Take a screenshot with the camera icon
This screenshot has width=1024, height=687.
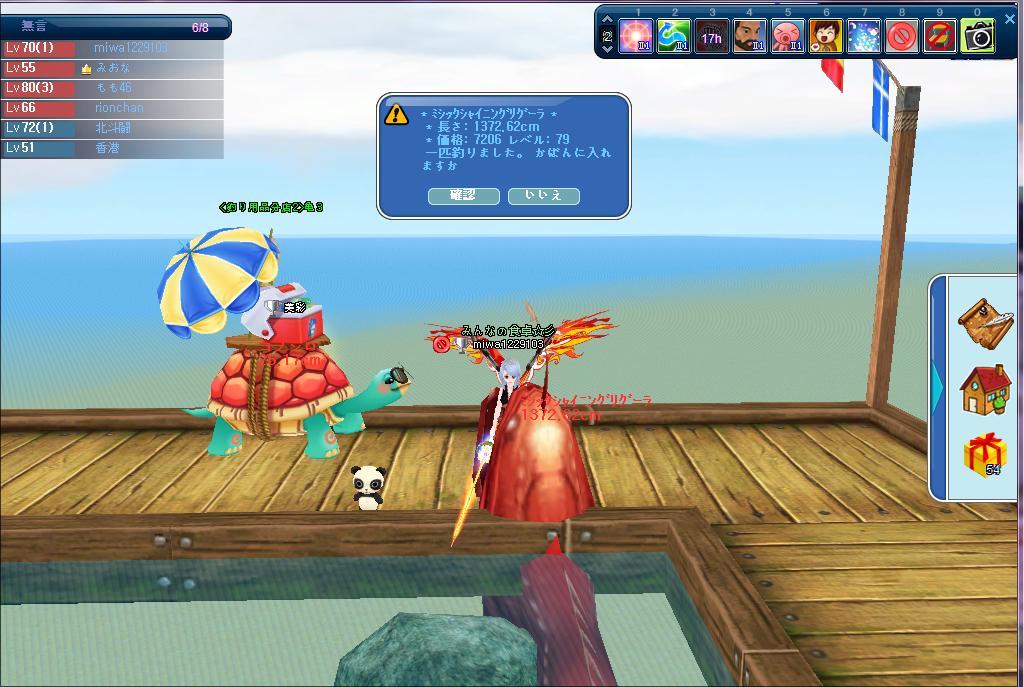(977, 37)
